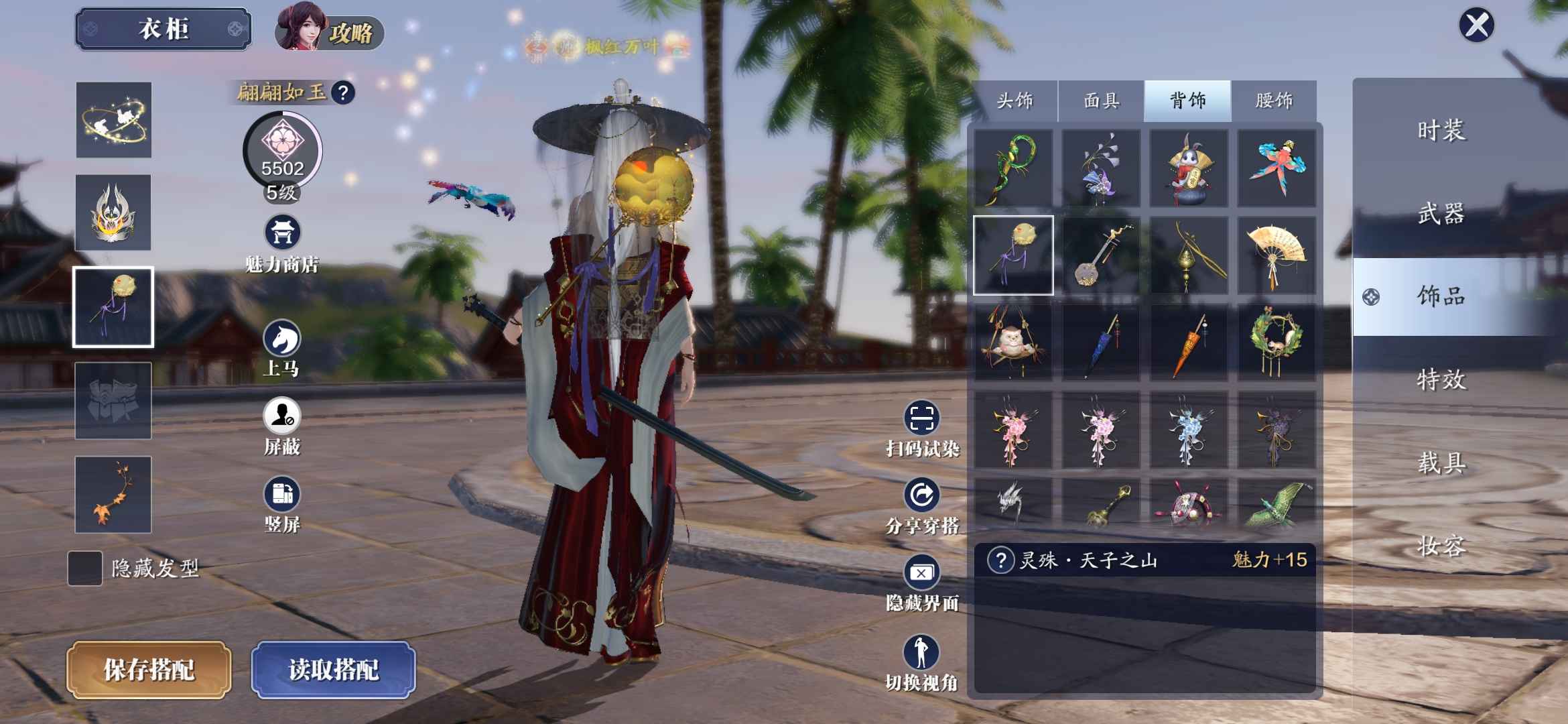
Task: Choose the 特效 effects category
Action: coord(1441,379)
